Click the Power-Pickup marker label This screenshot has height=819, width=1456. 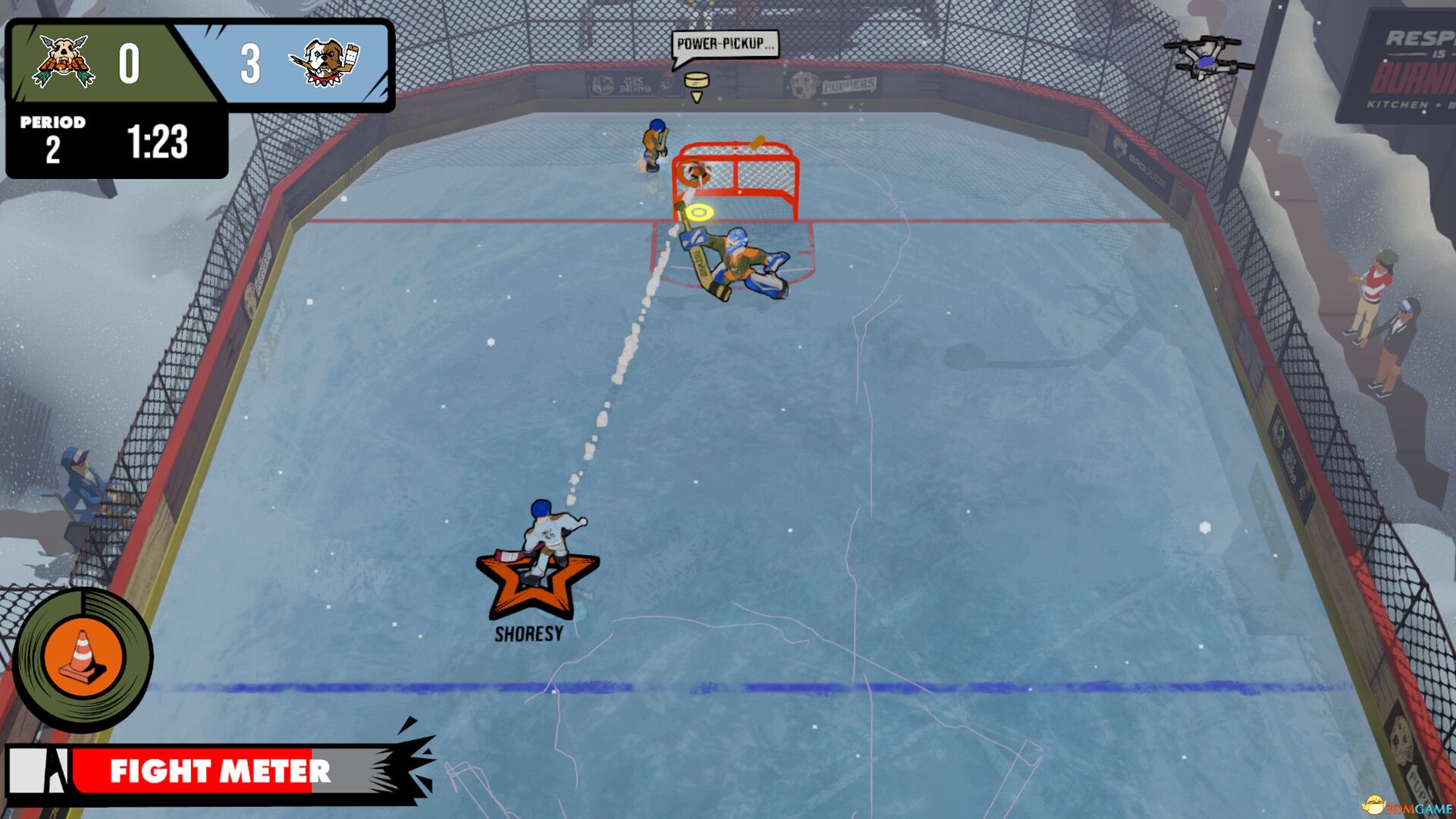tap(723, 44)
